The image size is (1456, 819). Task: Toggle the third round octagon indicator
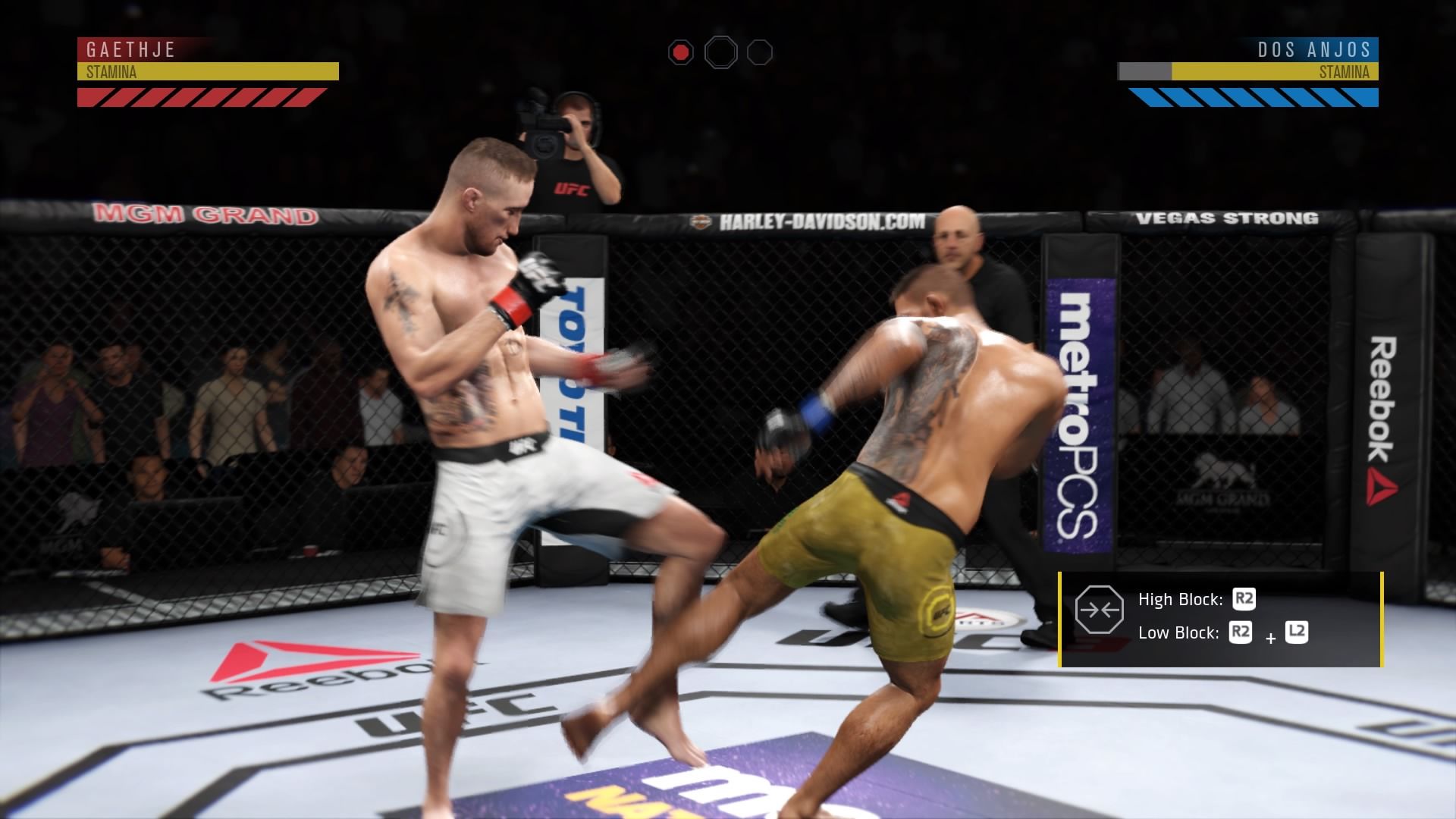click(758, 53)
